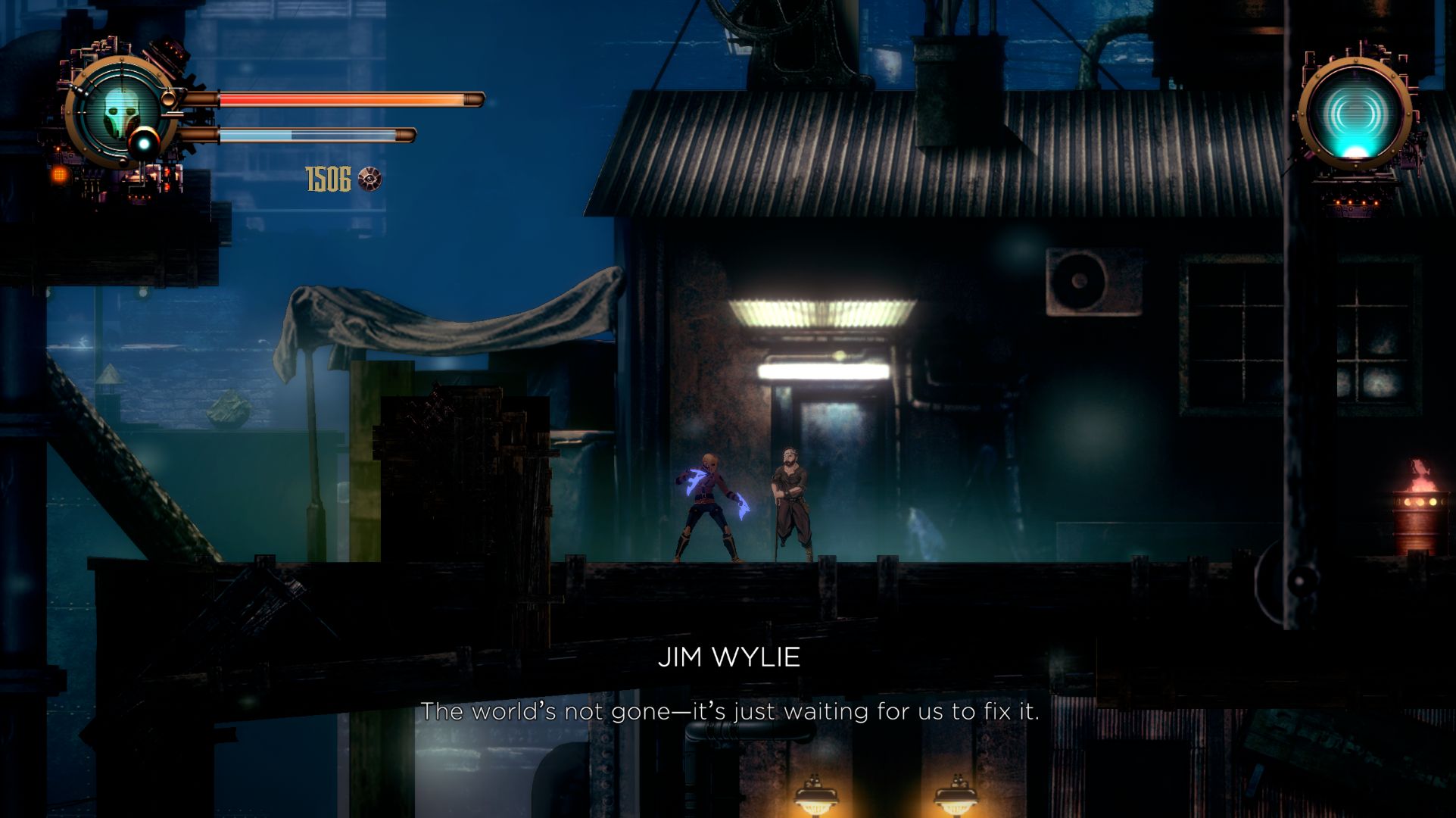The image size is (1456, 818).
Task: Click the masked character portrait gauge
Action: (x=120, y=112)
